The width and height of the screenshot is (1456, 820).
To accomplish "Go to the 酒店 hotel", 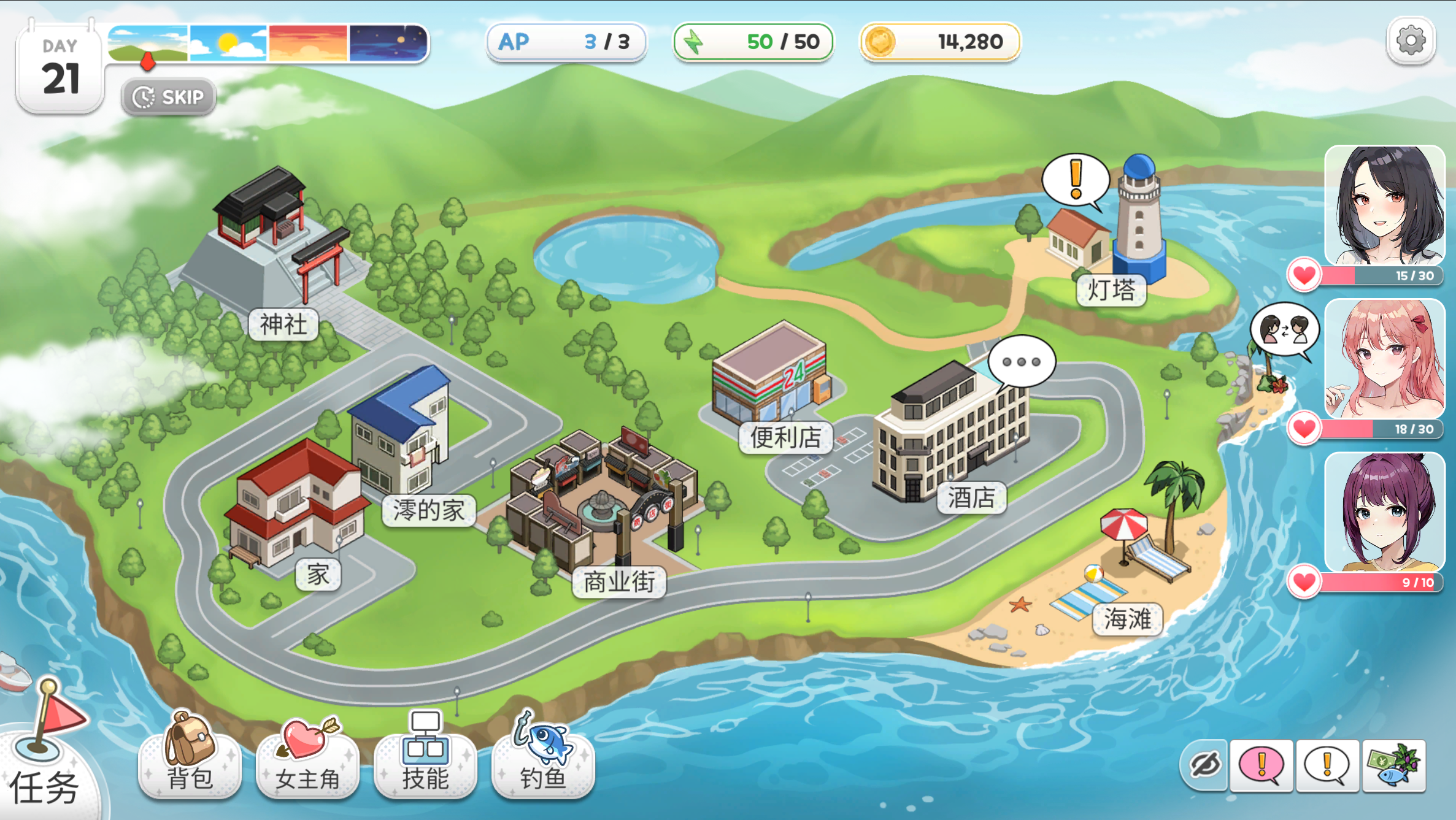I will coord(971,497).
